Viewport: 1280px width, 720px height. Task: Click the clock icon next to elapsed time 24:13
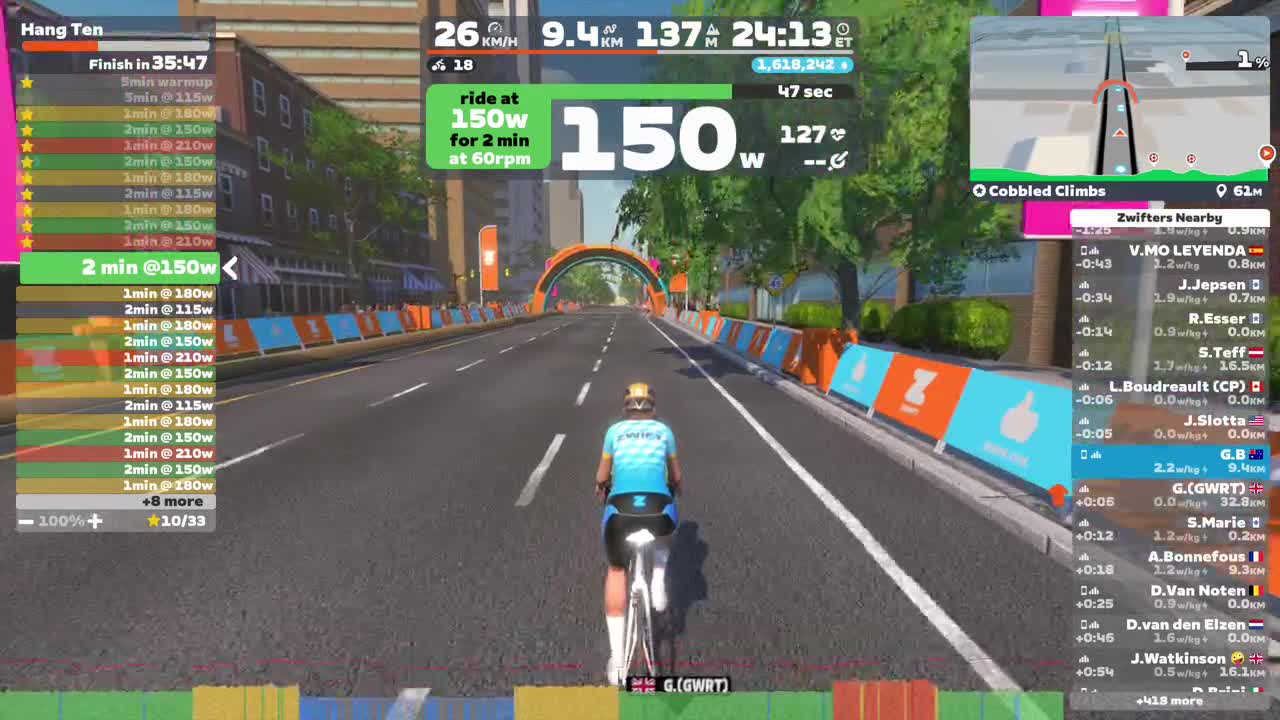(x=840, y=30)
